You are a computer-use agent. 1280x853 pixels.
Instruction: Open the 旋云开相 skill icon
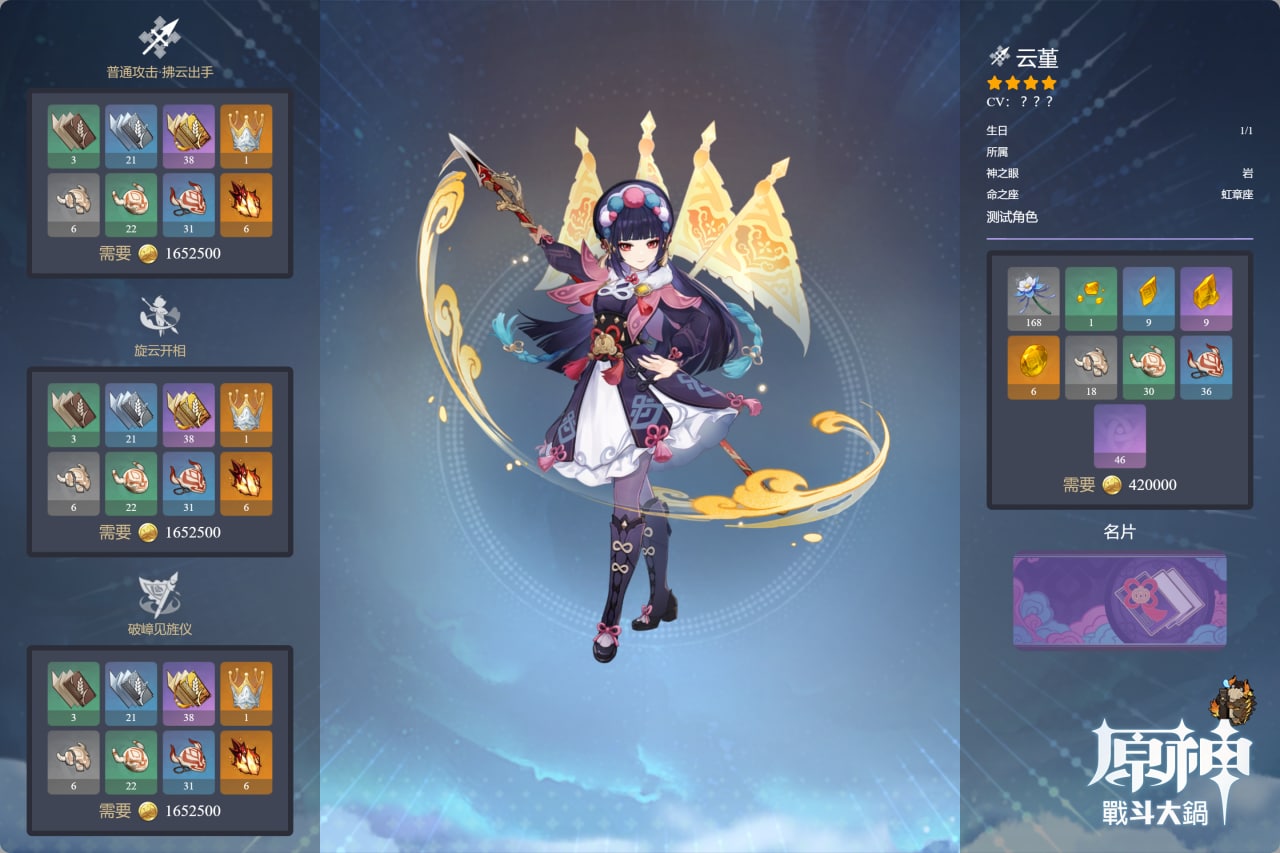160,315
